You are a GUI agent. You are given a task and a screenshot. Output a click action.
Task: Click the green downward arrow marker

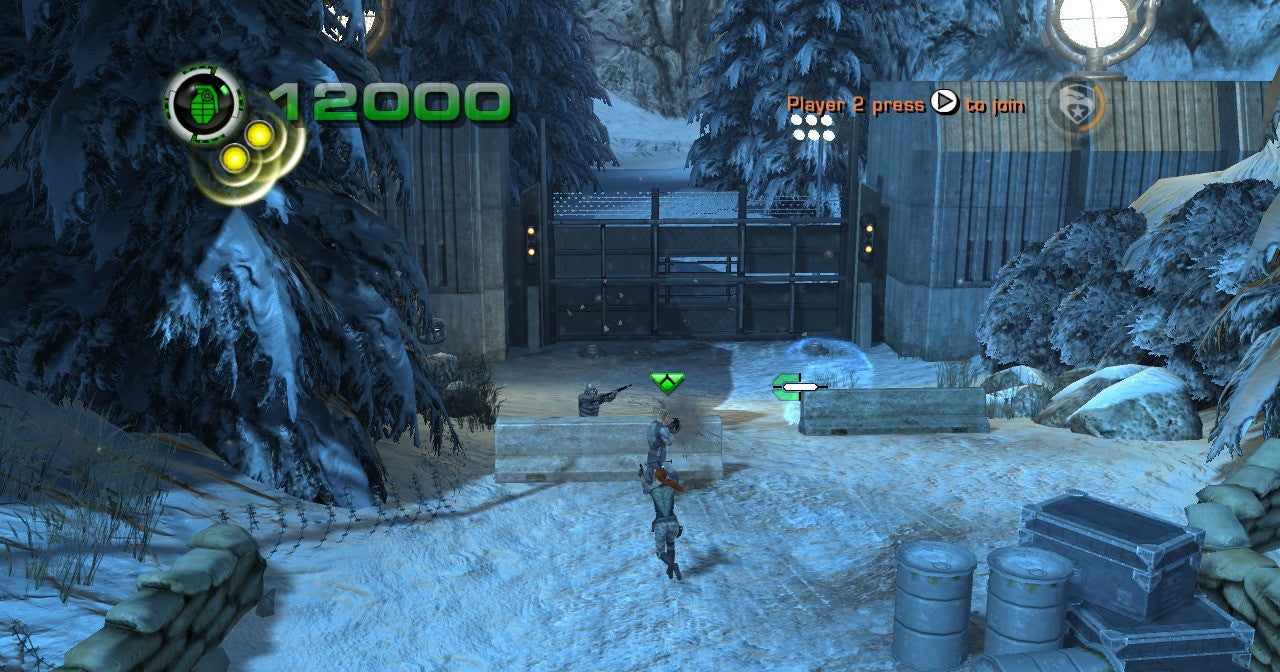[x=667, y=381]
